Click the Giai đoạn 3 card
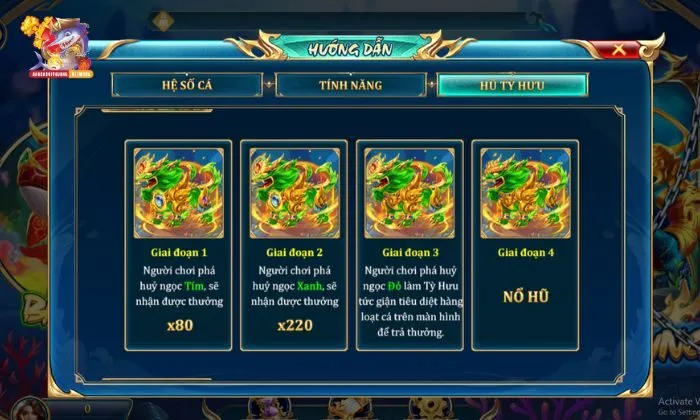700x420 pixels. 409,245
